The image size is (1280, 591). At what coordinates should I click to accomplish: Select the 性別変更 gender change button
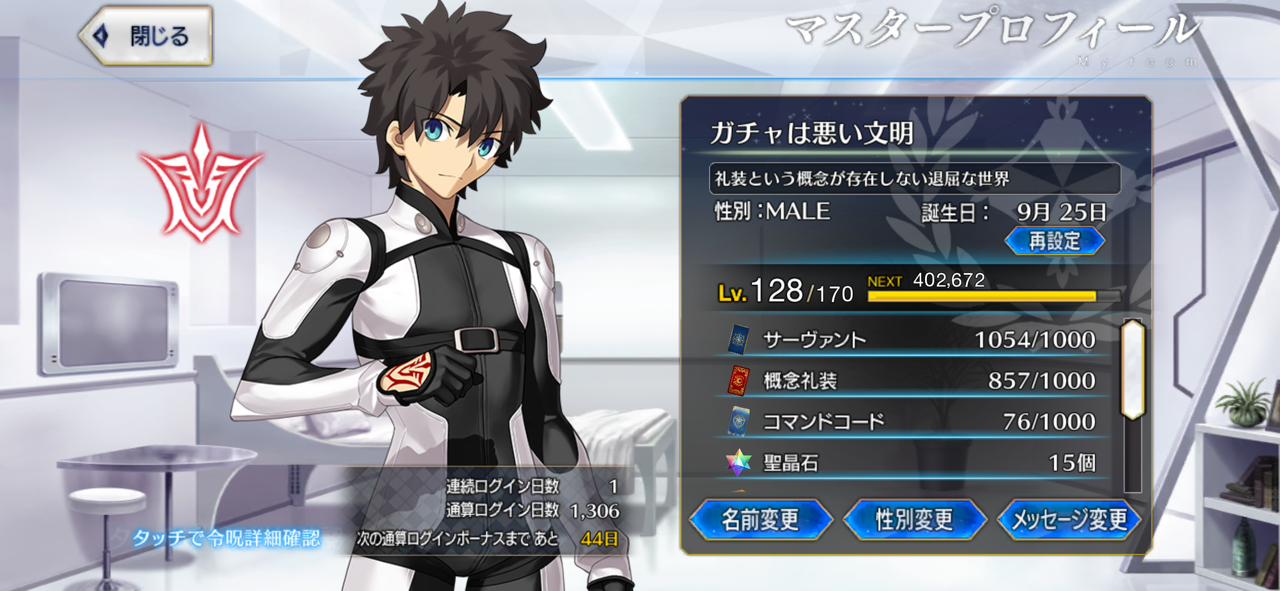click(915, 520)
